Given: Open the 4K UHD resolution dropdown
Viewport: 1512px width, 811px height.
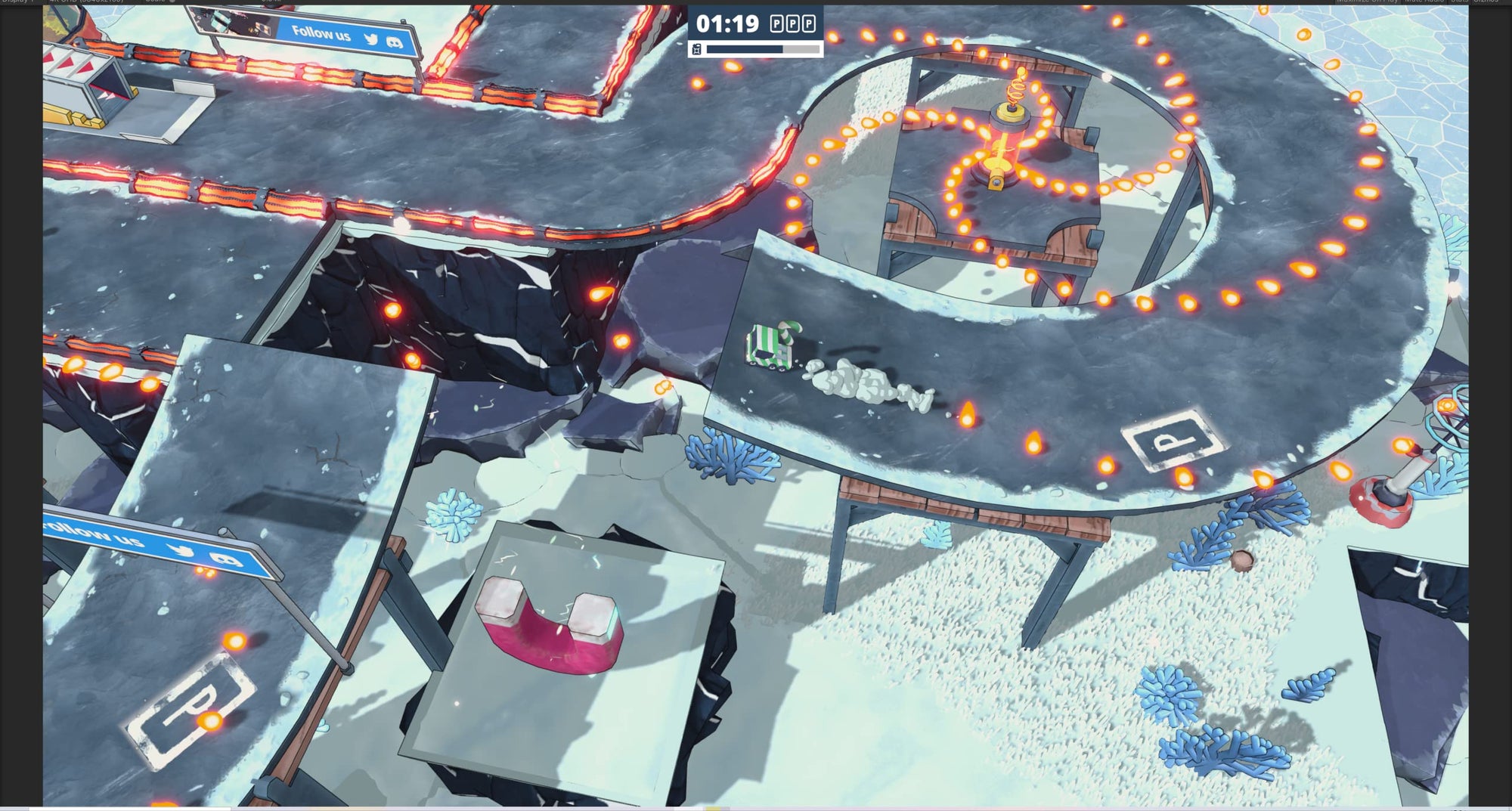Looking at the screenshot, I should coord(87,3).
